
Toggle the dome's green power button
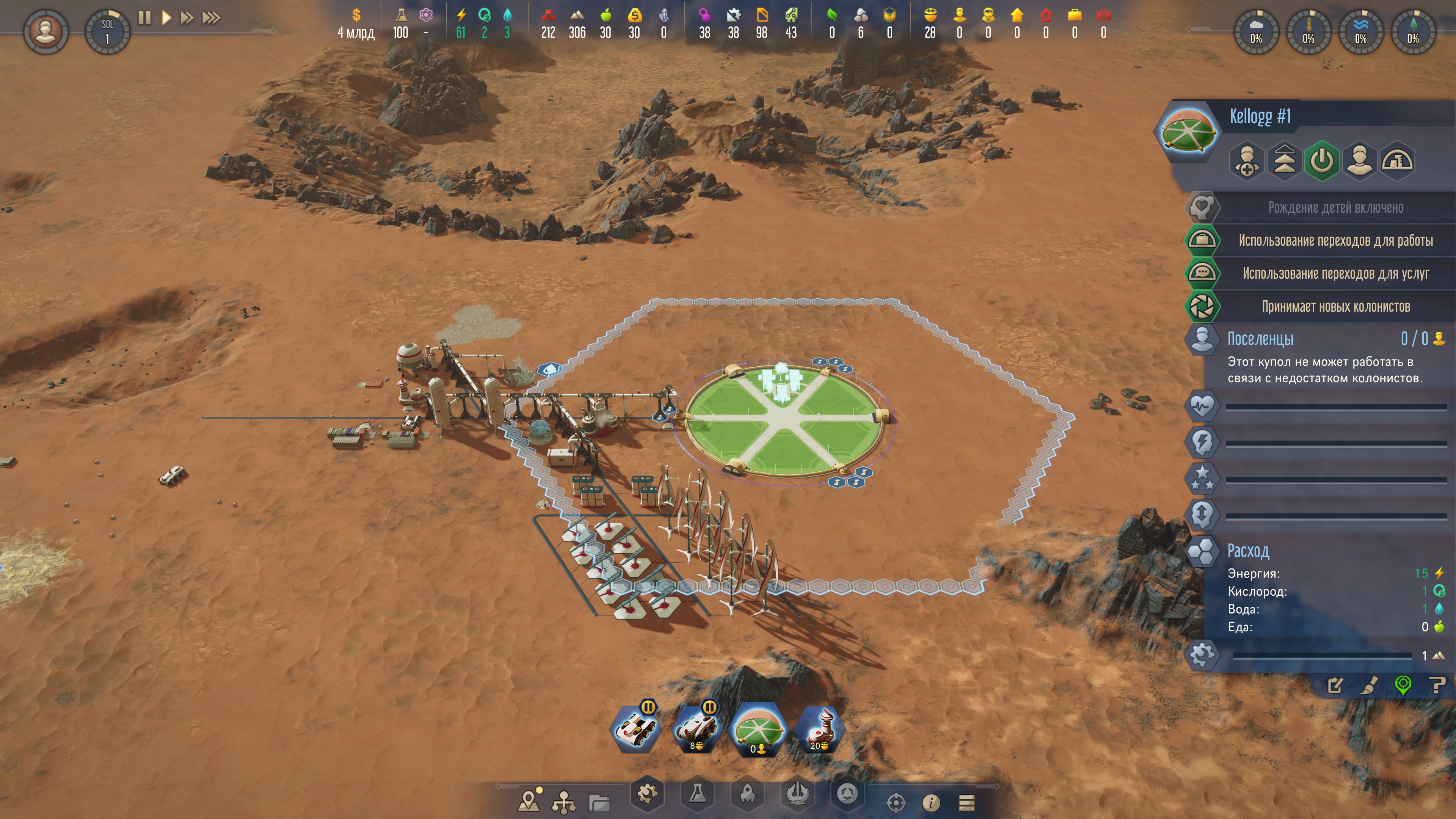(x=1321, y=161)
